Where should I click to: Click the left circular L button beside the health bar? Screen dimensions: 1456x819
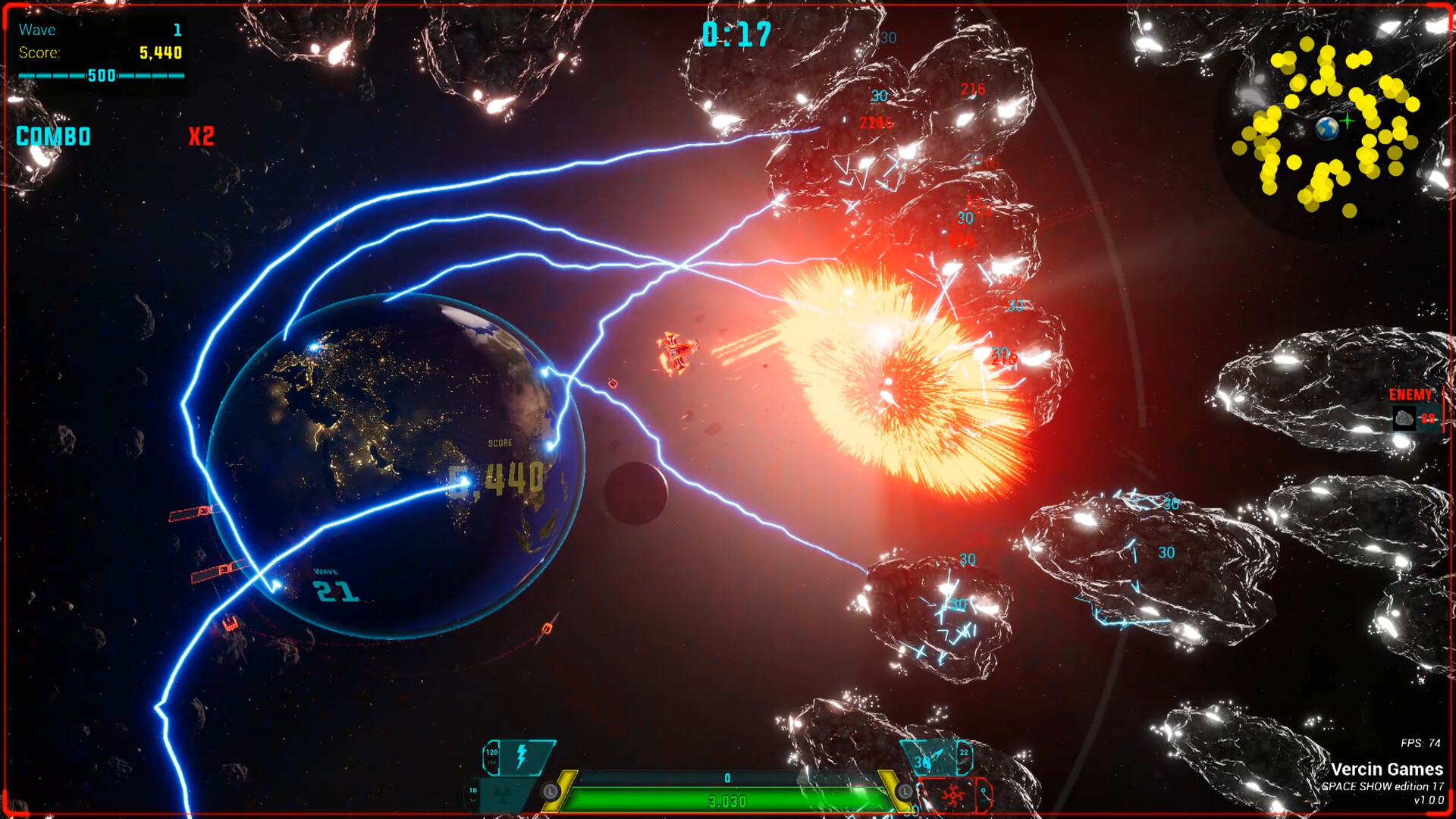(x=550, y=791)
